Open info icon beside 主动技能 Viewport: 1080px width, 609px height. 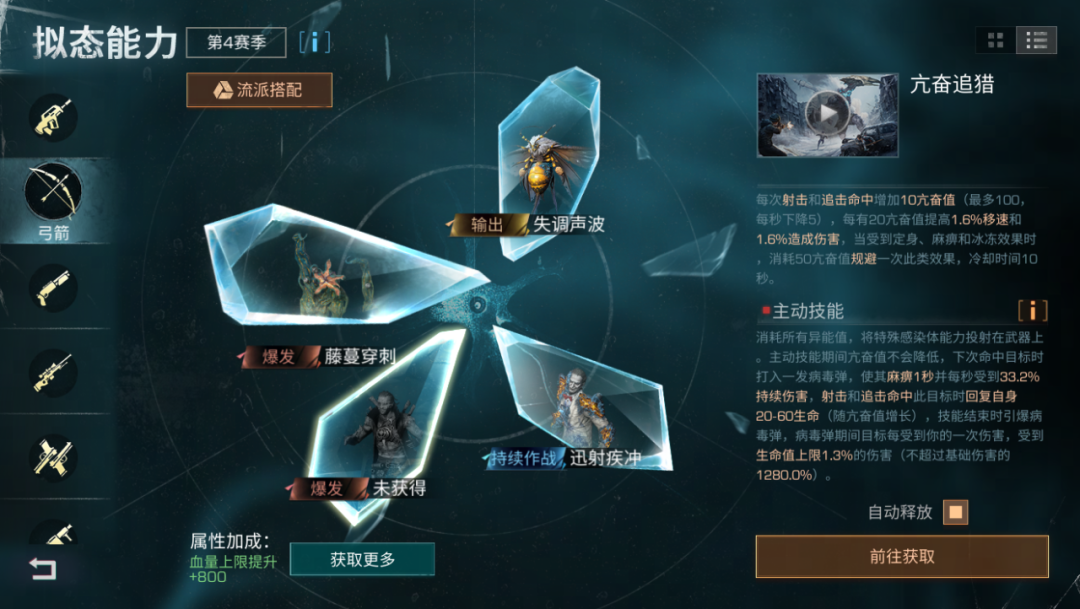click(1032, 311)
